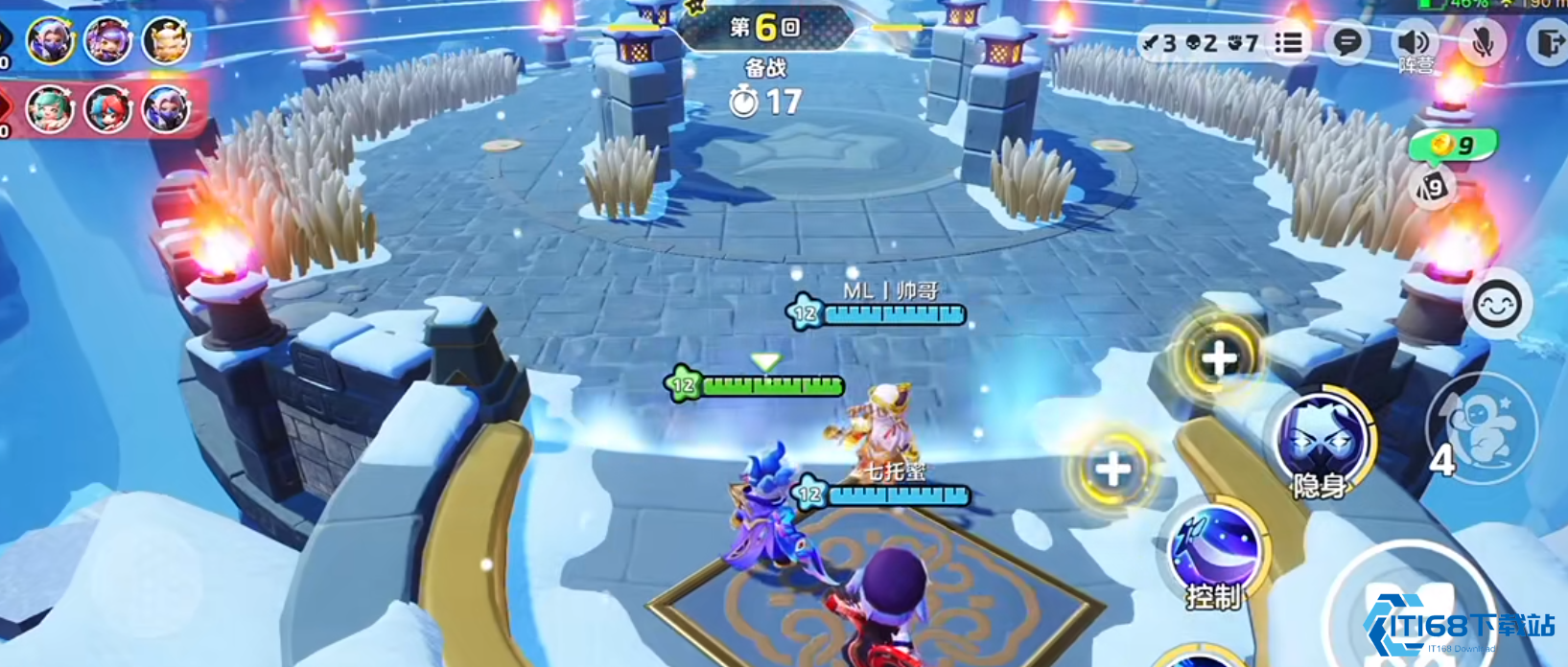Screen dimensions: 1568x667
Task: Open the gold coin shop bubble
Action: 1453,146
